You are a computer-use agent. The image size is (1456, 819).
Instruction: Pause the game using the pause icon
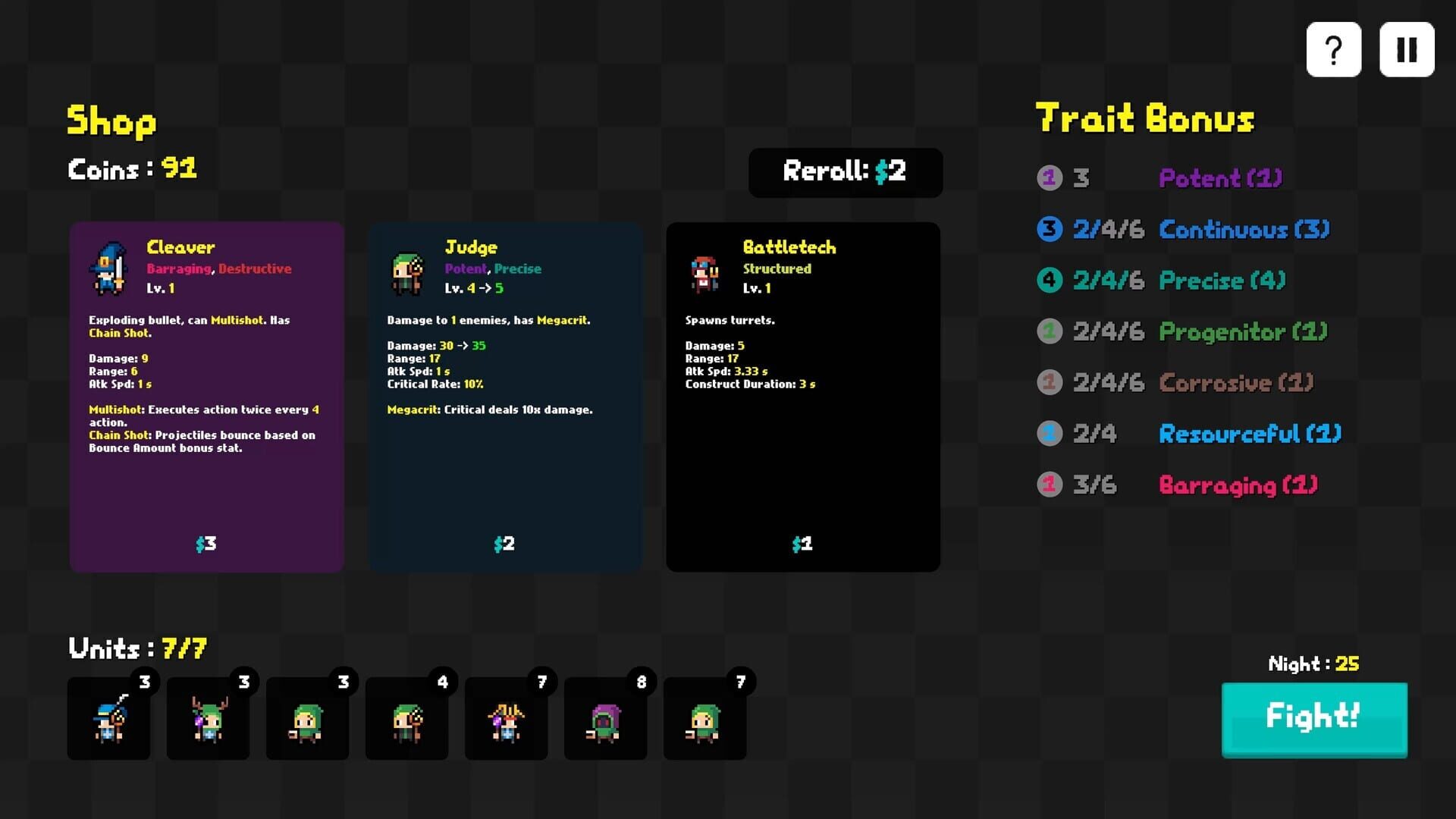coord(1407,49)
